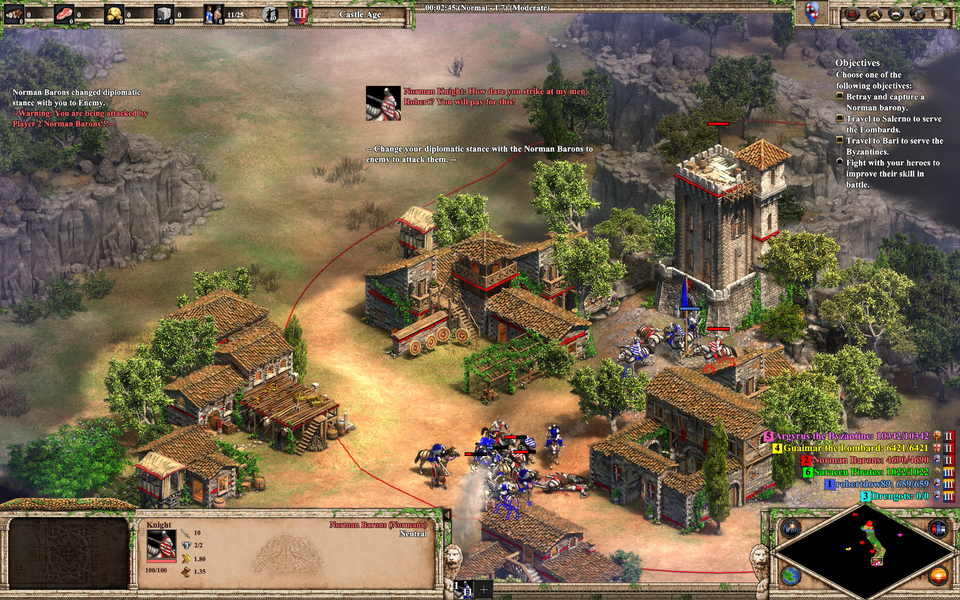This screenshot has height=600, width=960.
Task: Click the idle villager icon
Action: click(271, 14)
